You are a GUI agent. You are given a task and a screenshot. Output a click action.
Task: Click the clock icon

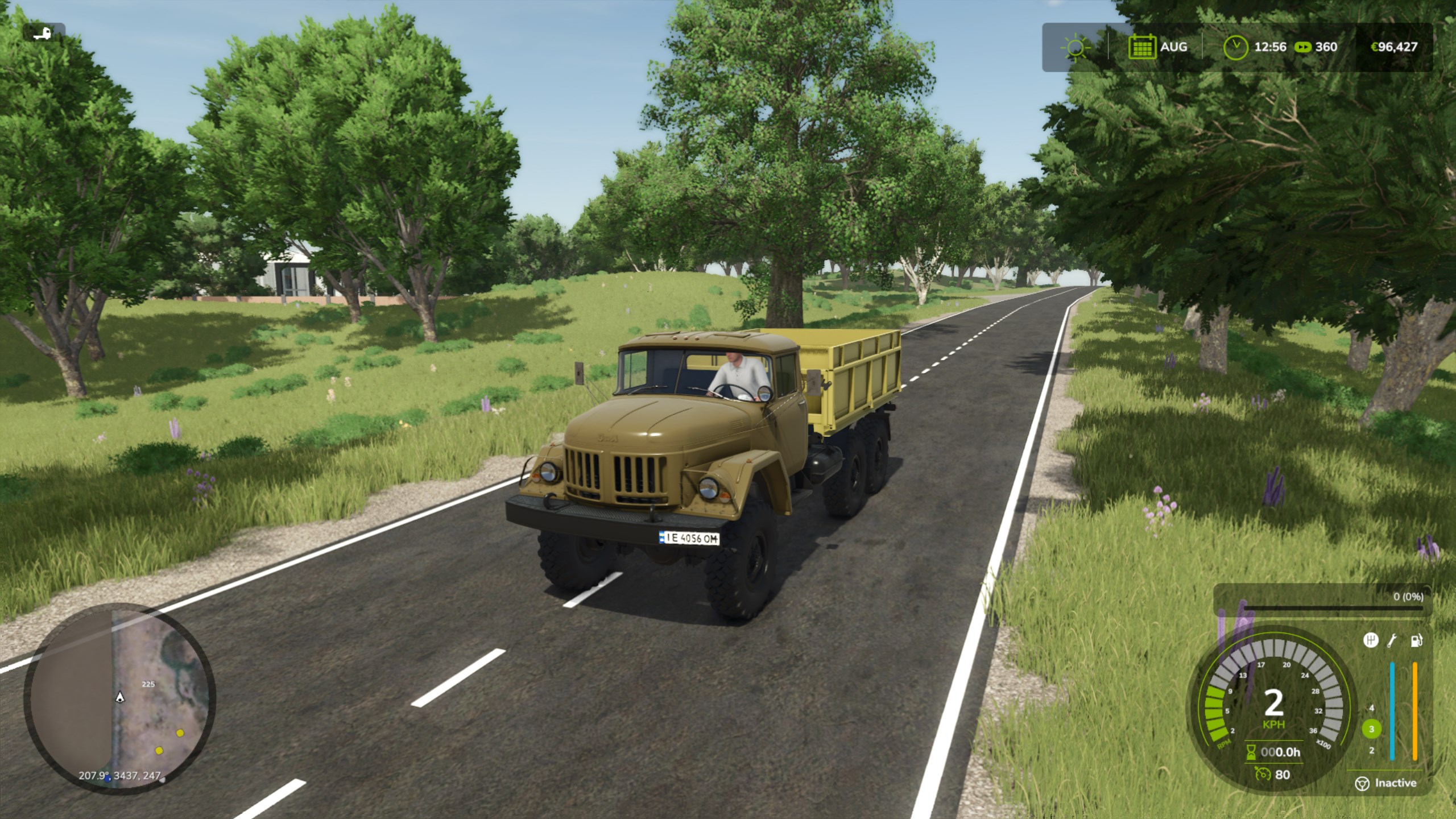1235,47
